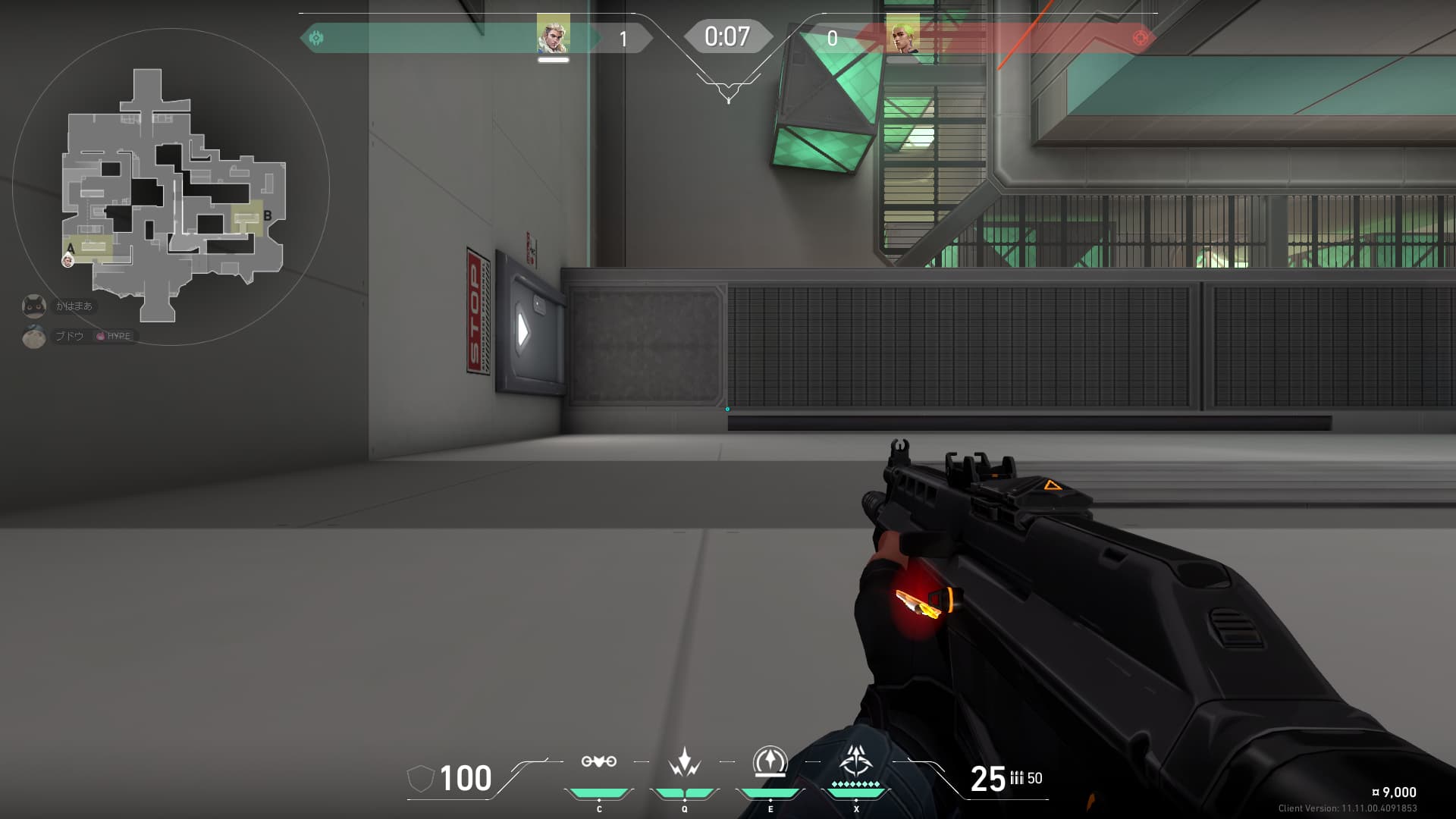The image size is (1456, 819).
Task: Click the player marker on the minimap
Action: pos(67,260)
